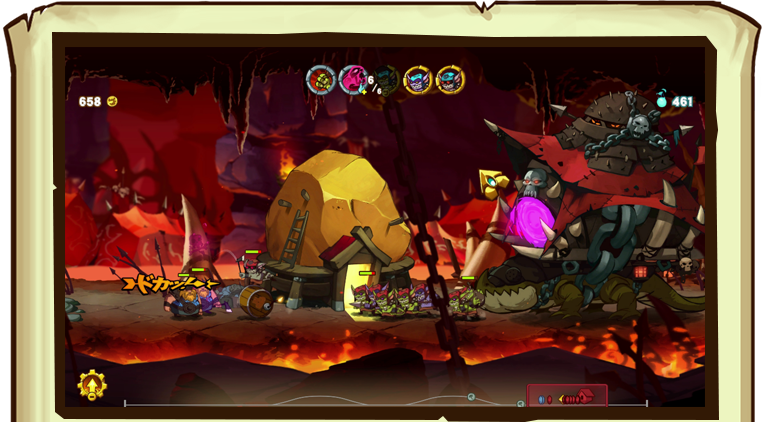Activate the green fist ability icon
Image resolution: width=766 pixels, height=422 pixels.
pyautogui.click(x=321, y=79)
